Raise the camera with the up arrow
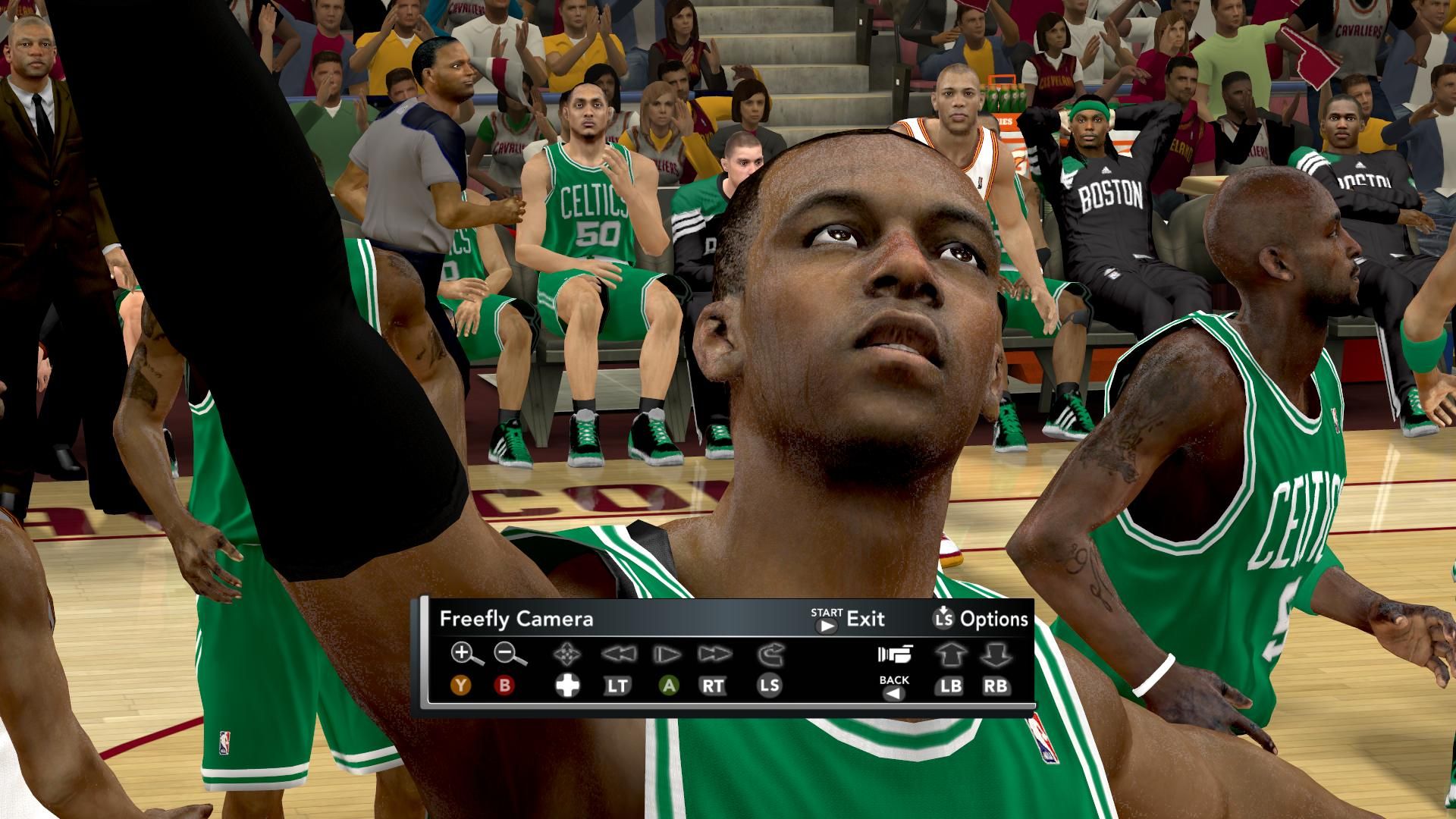 pos(949,654)
